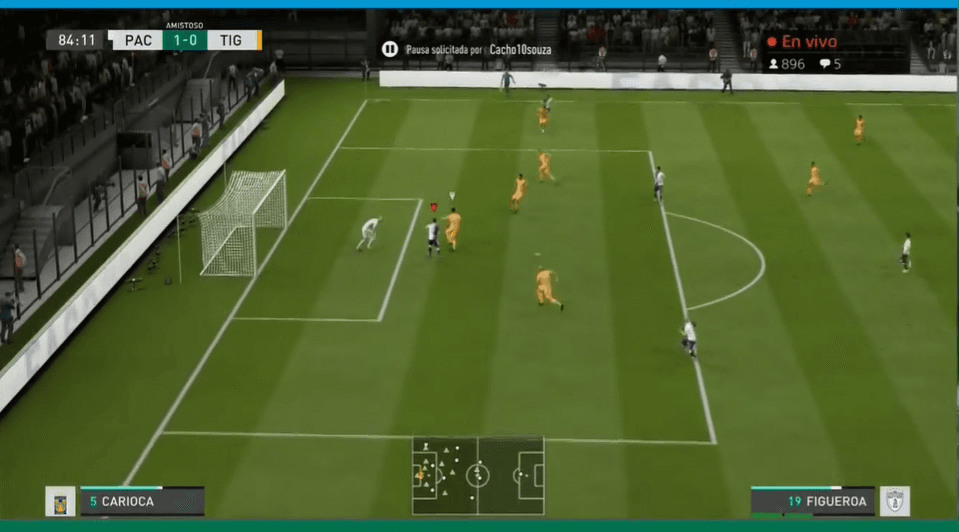Open the stream comments bubble icon
The height and width of the screenshot is (532, 959).
825,64
